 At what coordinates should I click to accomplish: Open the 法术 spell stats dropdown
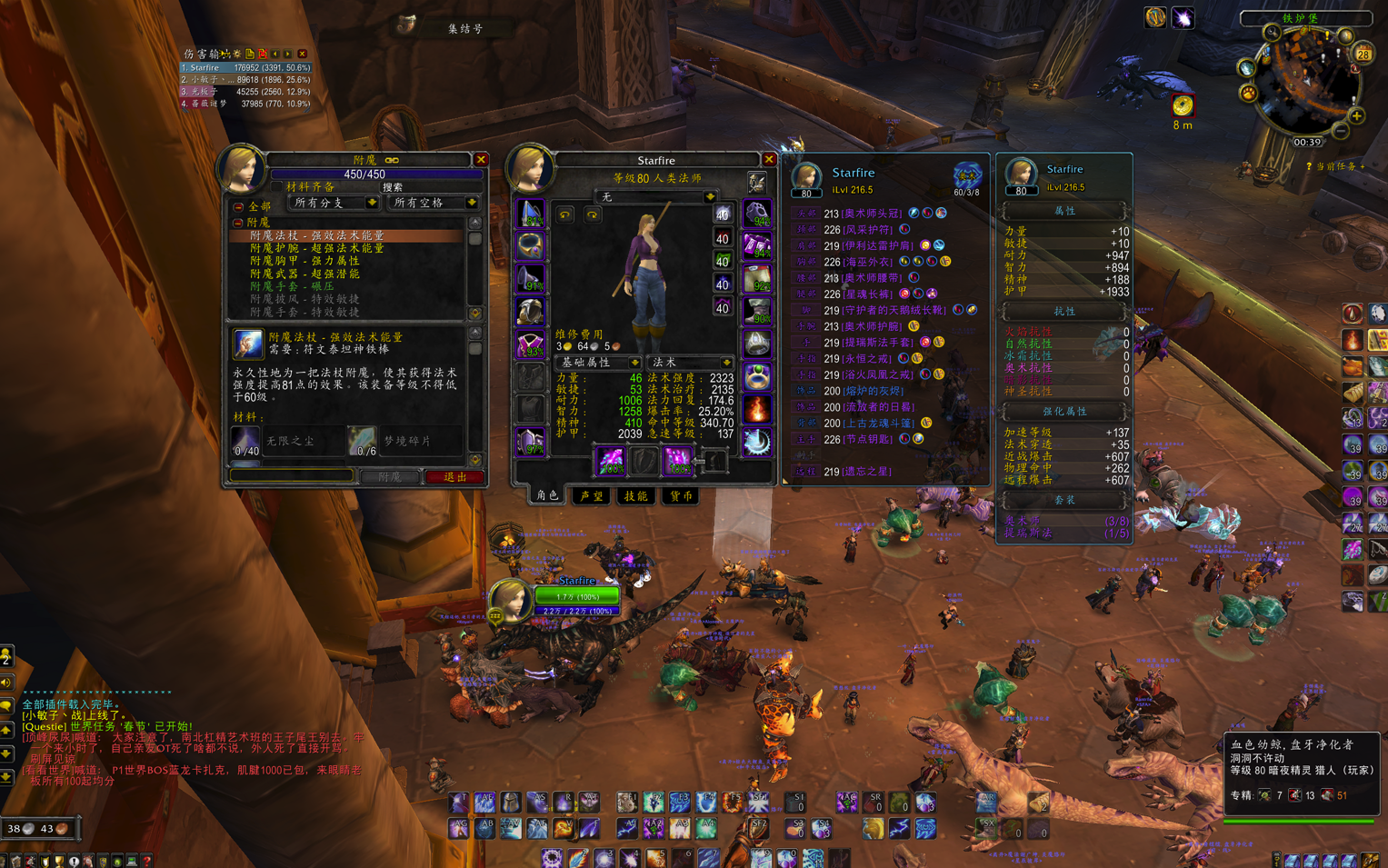[725, 363]
